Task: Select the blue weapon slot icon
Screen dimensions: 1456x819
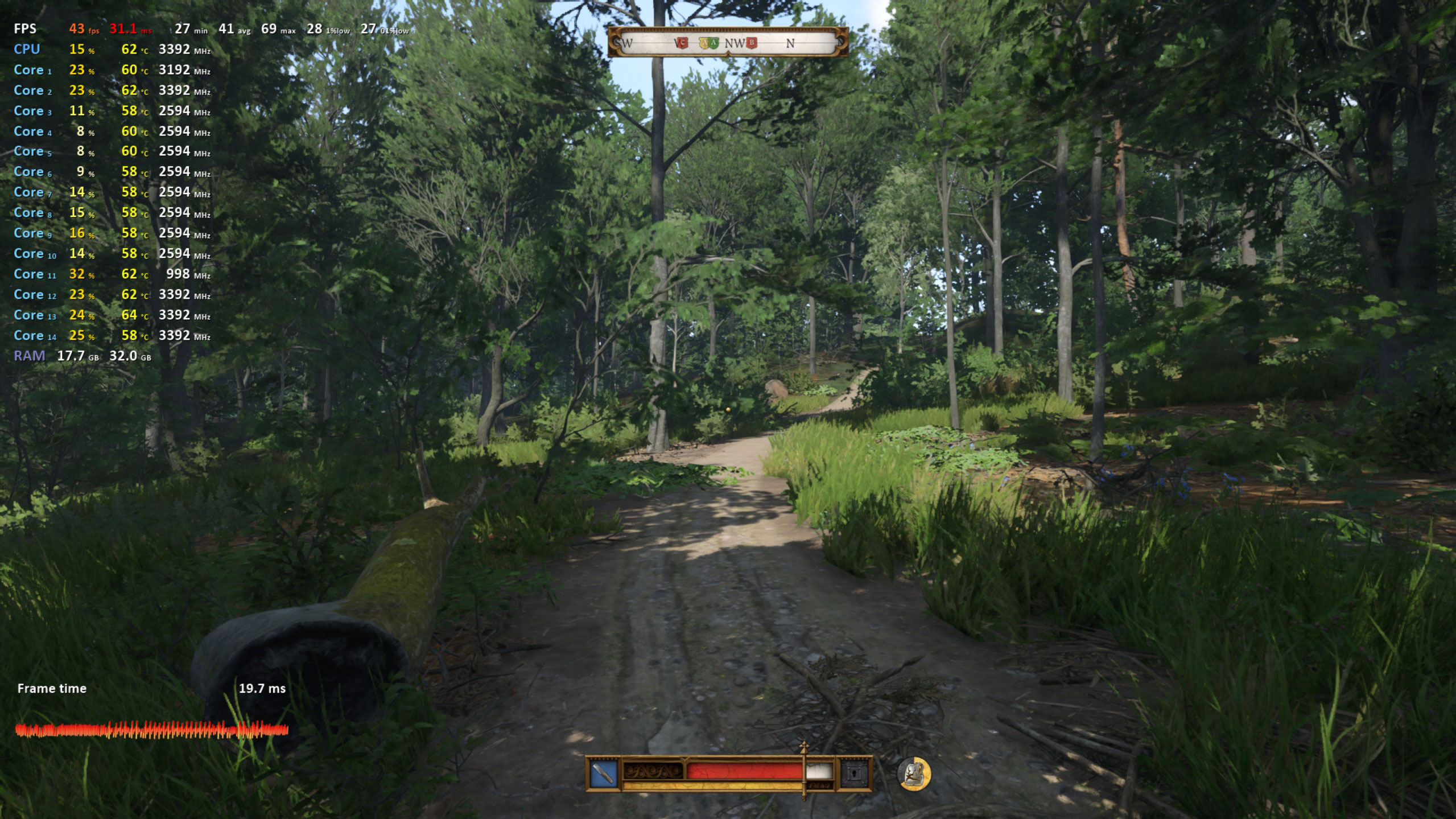Action: 603,774
